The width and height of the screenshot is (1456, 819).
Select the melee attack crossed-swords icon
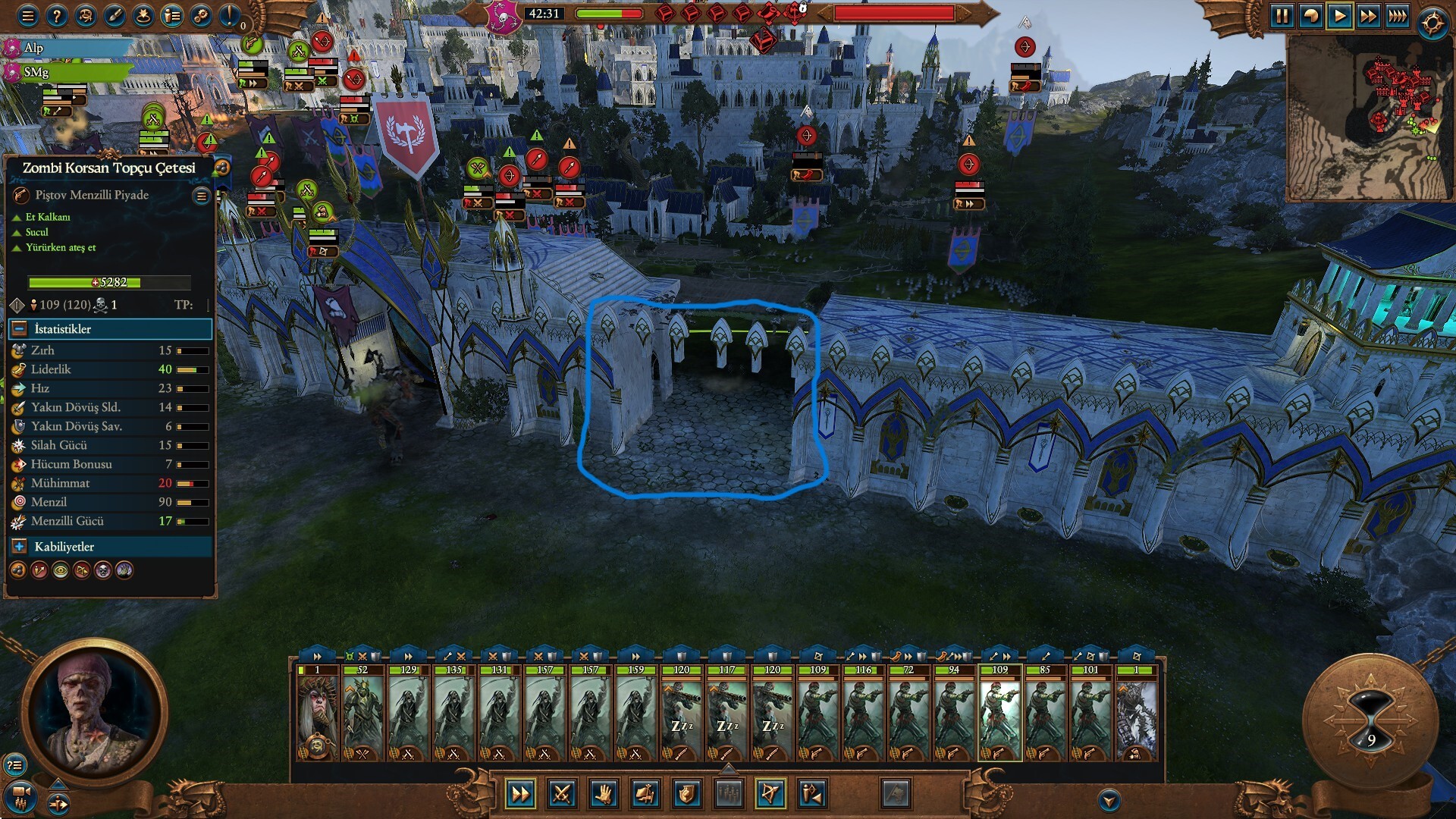(x=561, y=794)
